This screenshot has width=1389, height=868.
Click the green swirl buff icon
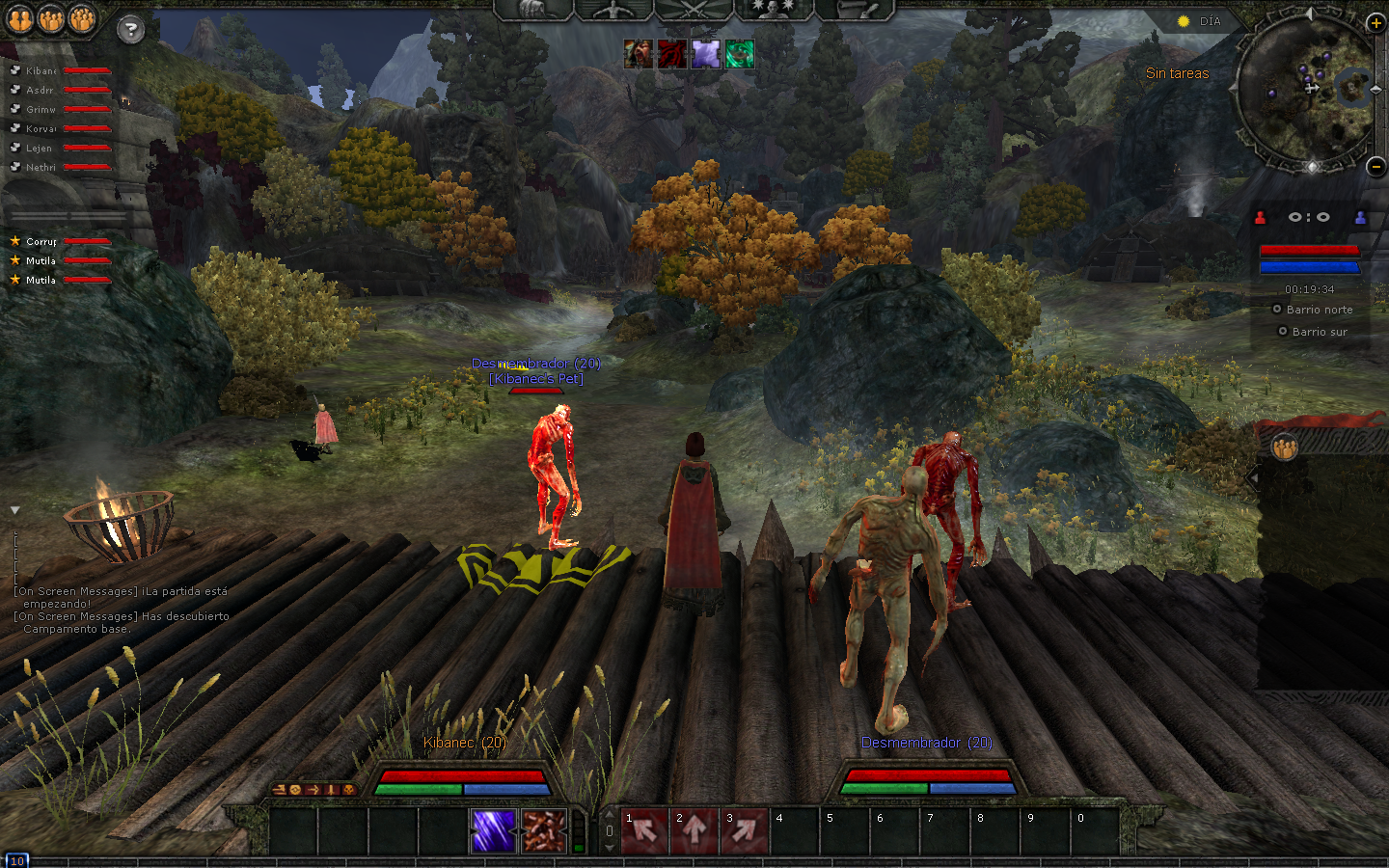tap(740, 54)
